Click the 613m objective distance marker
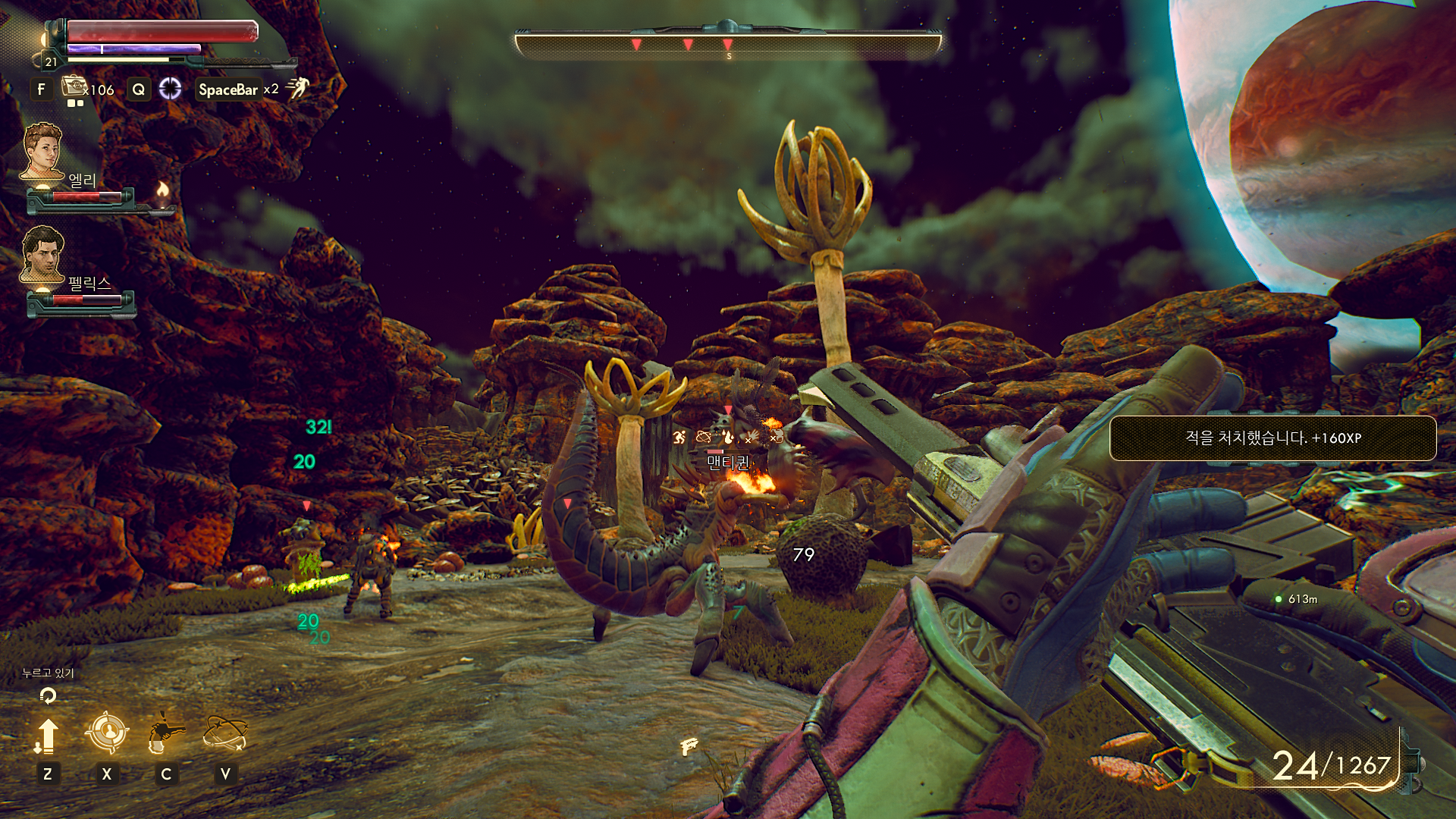 [1297, 599]
